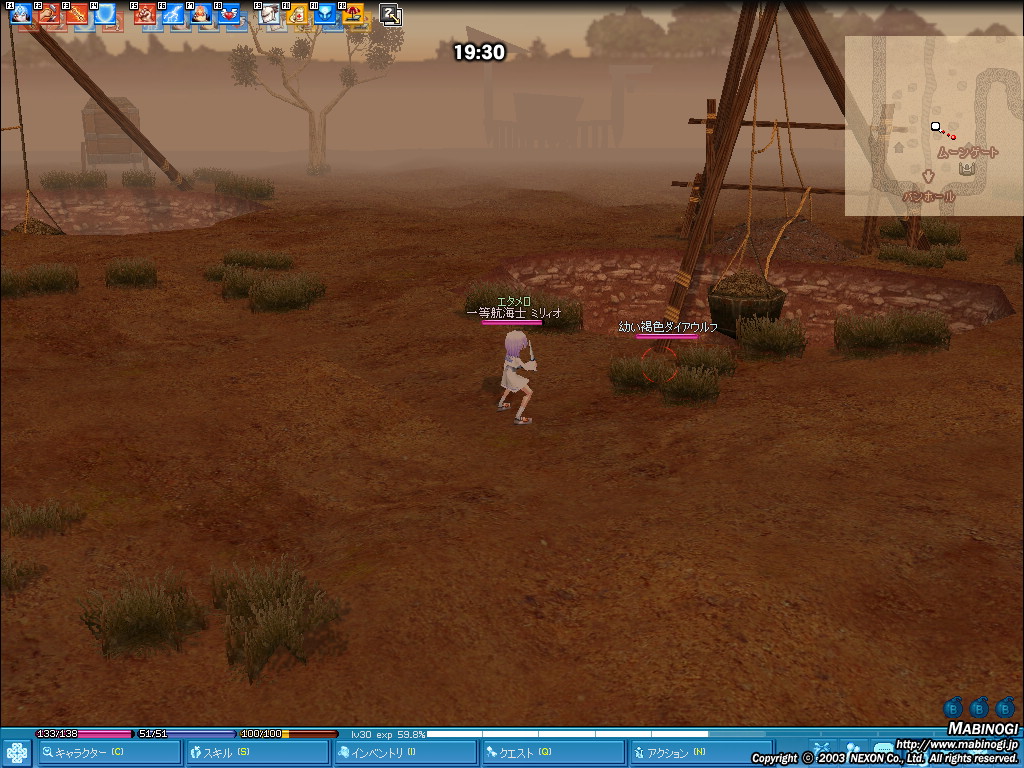The width and height of the screenshot is (1024, 768).
Task: Click the main menu button in bottom corner
Action: 16,752
